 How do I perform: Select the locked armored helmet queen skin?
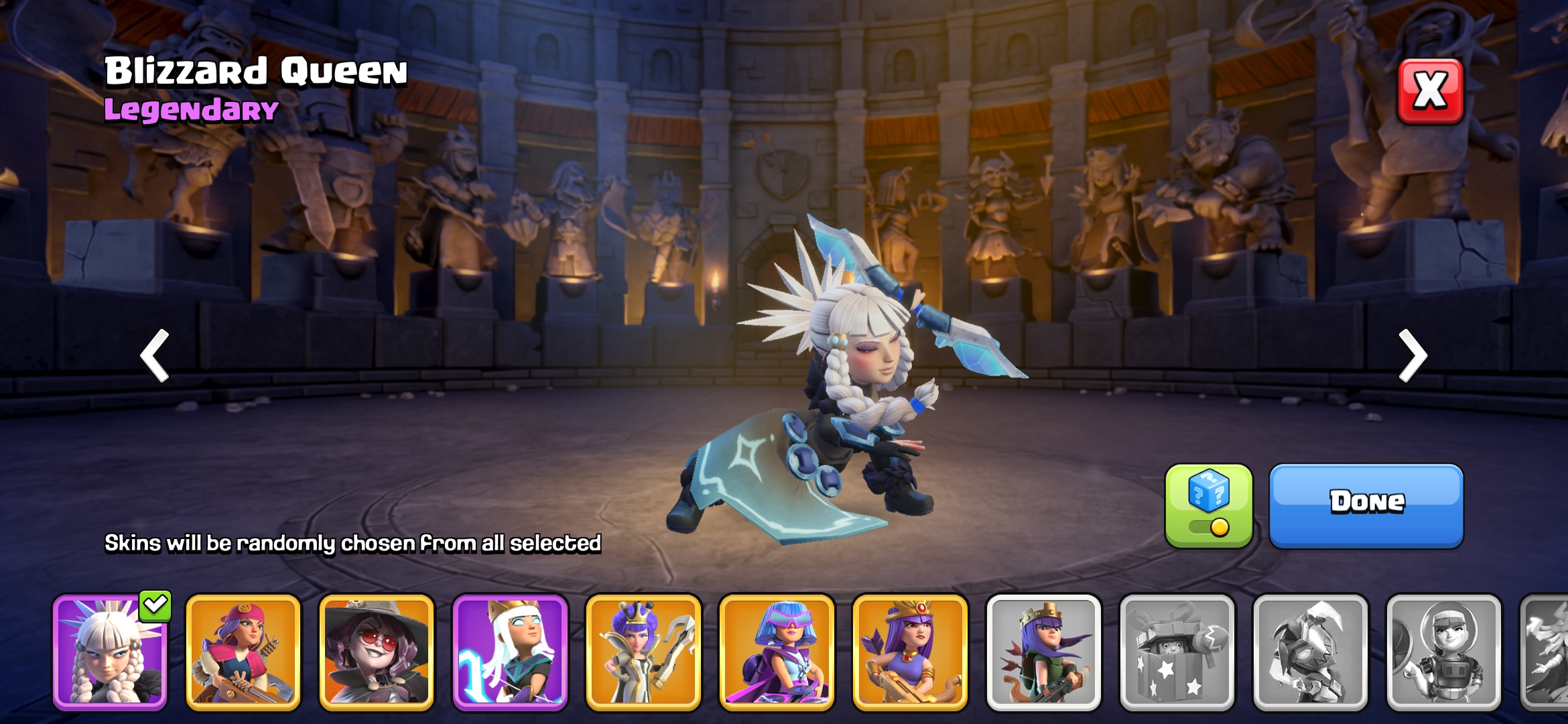click(x=1310, y=652)
